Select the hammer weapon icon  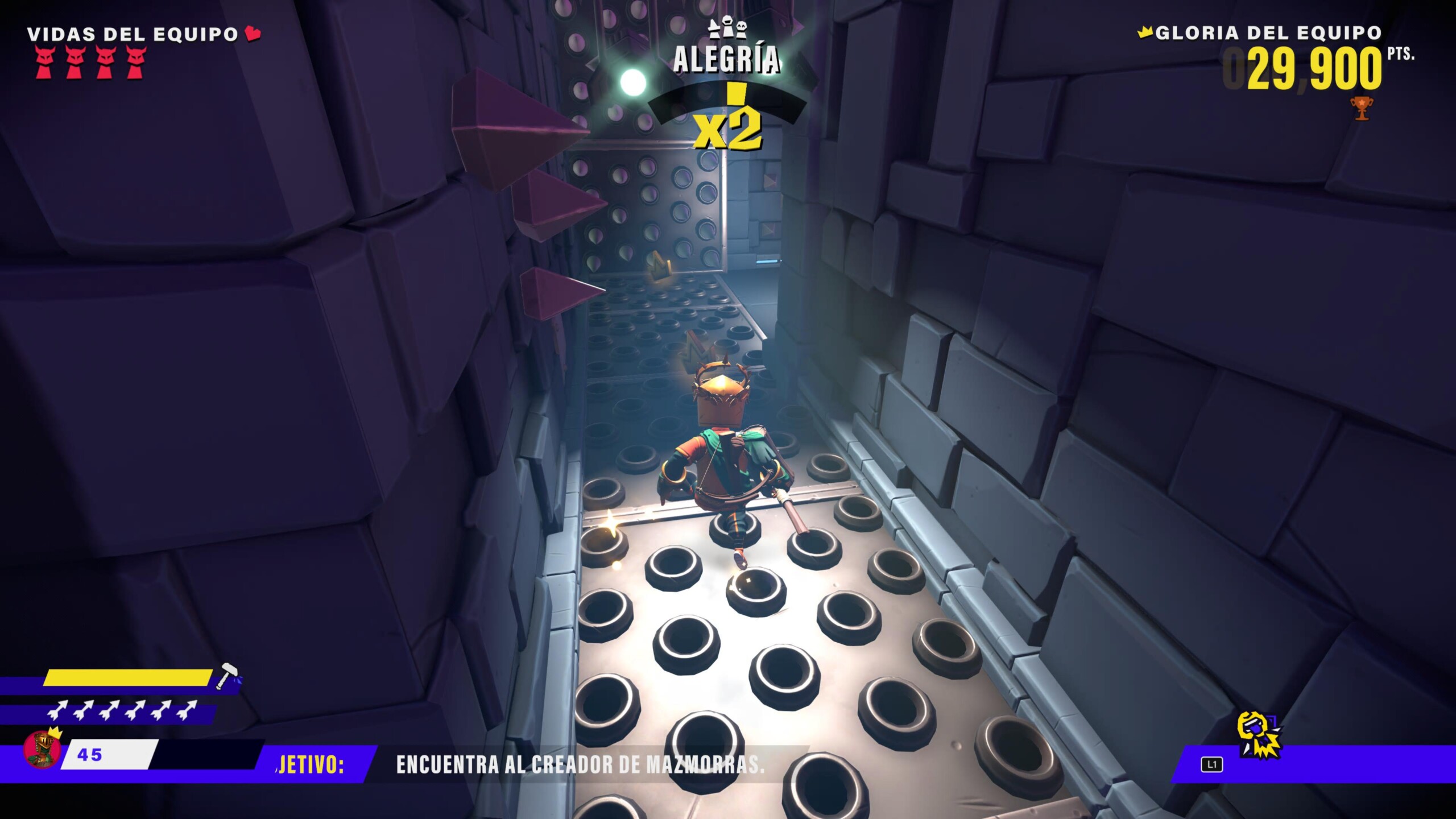tap(227, 675)
